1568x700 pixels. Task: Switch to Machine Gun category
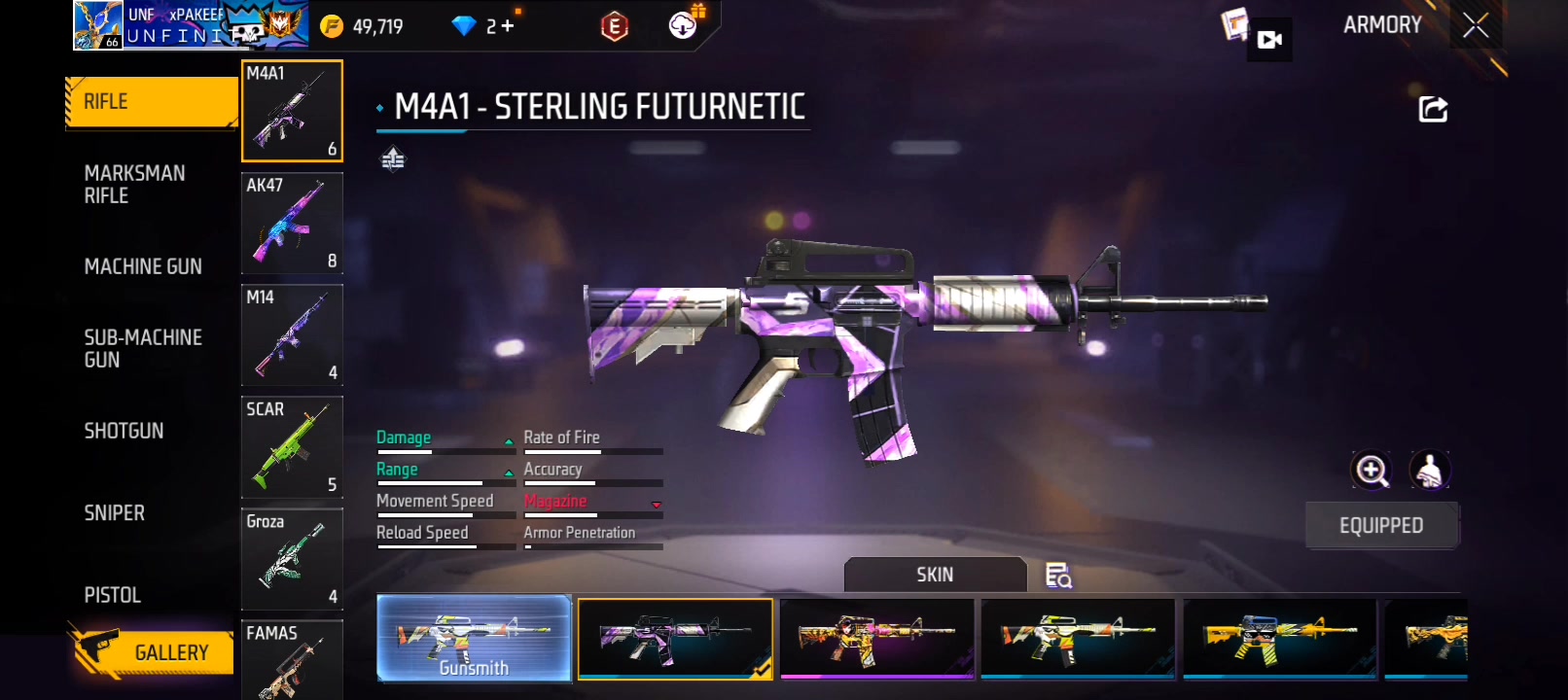click(x=143, y=266)
